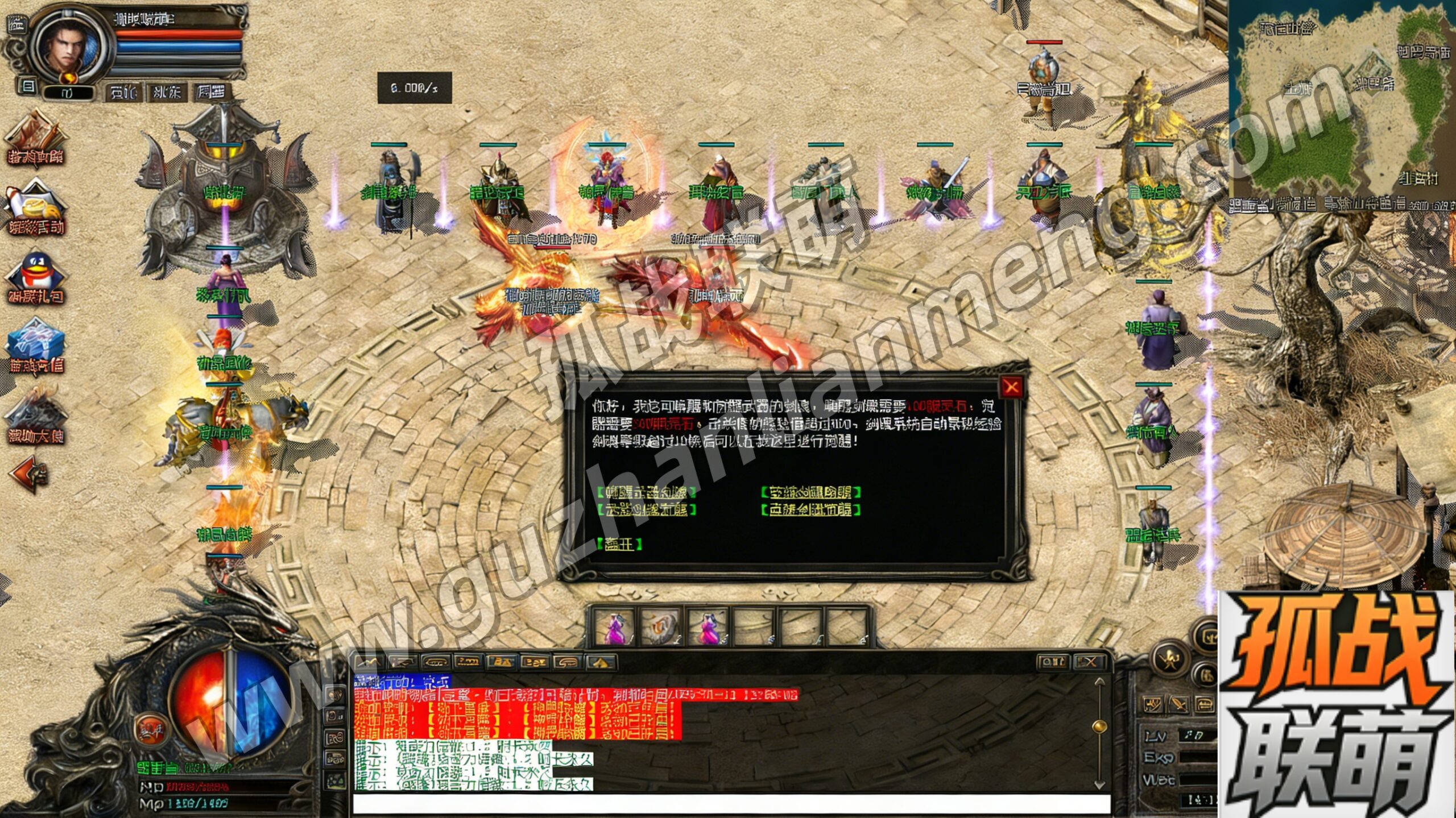Select the top-right green bracketed dialogue option
Image resolution: width=1456 pixels, height=818 pixels.
click(810, 492)
